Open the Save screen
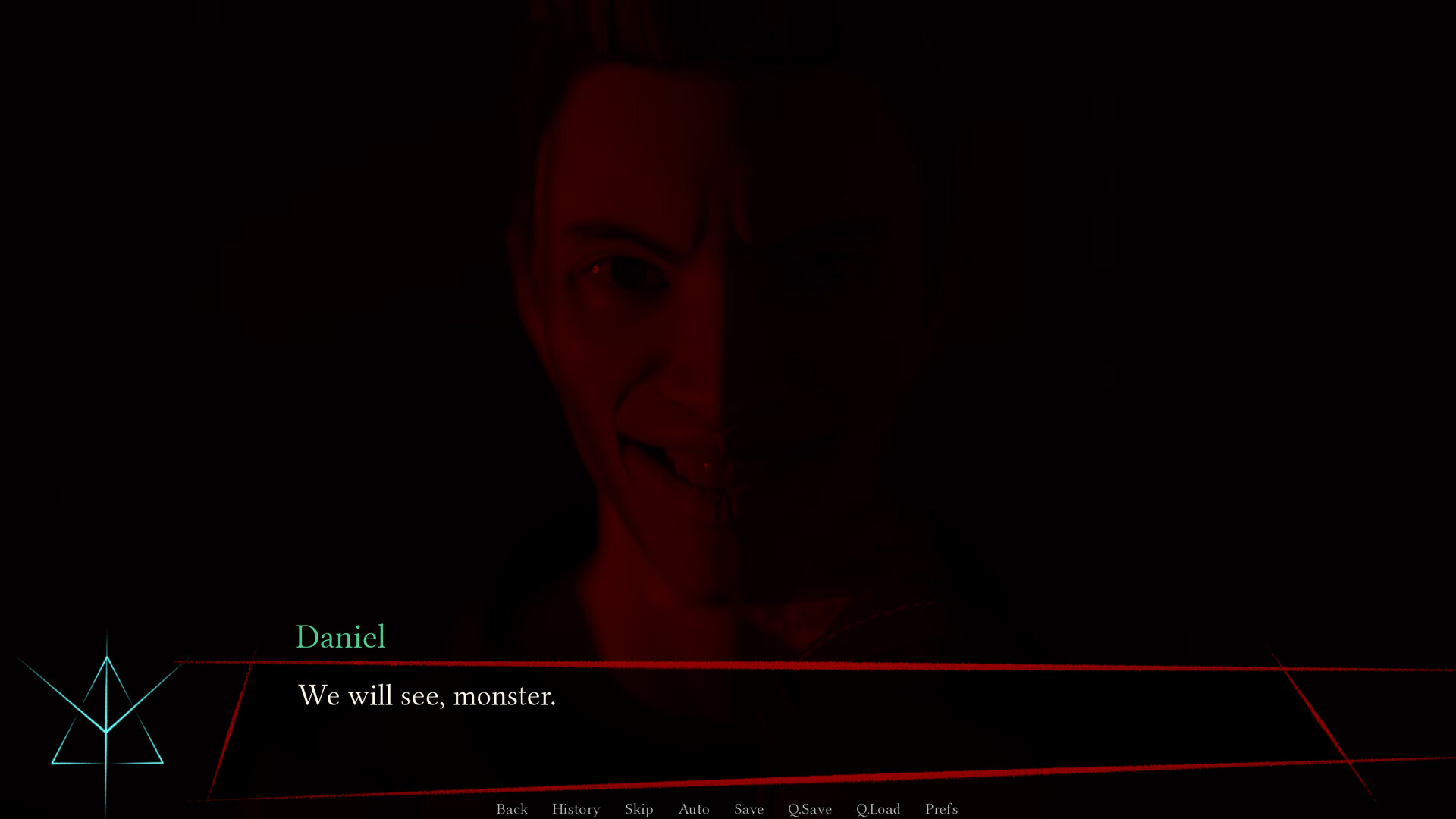The width and height of the screenshot is (1456, 819). click(x=748, y=809)
